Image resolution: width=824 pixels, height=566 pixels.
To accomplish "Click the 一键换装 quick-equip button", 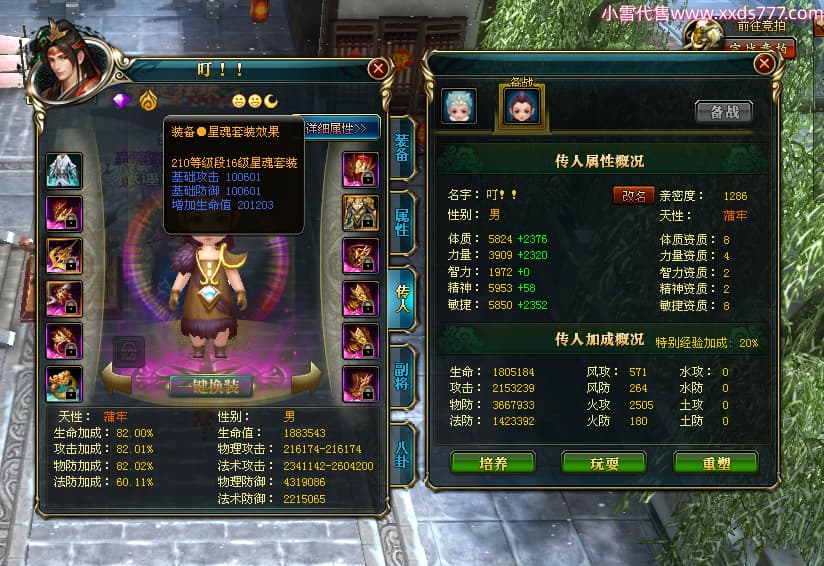I will tap(209, 387).
